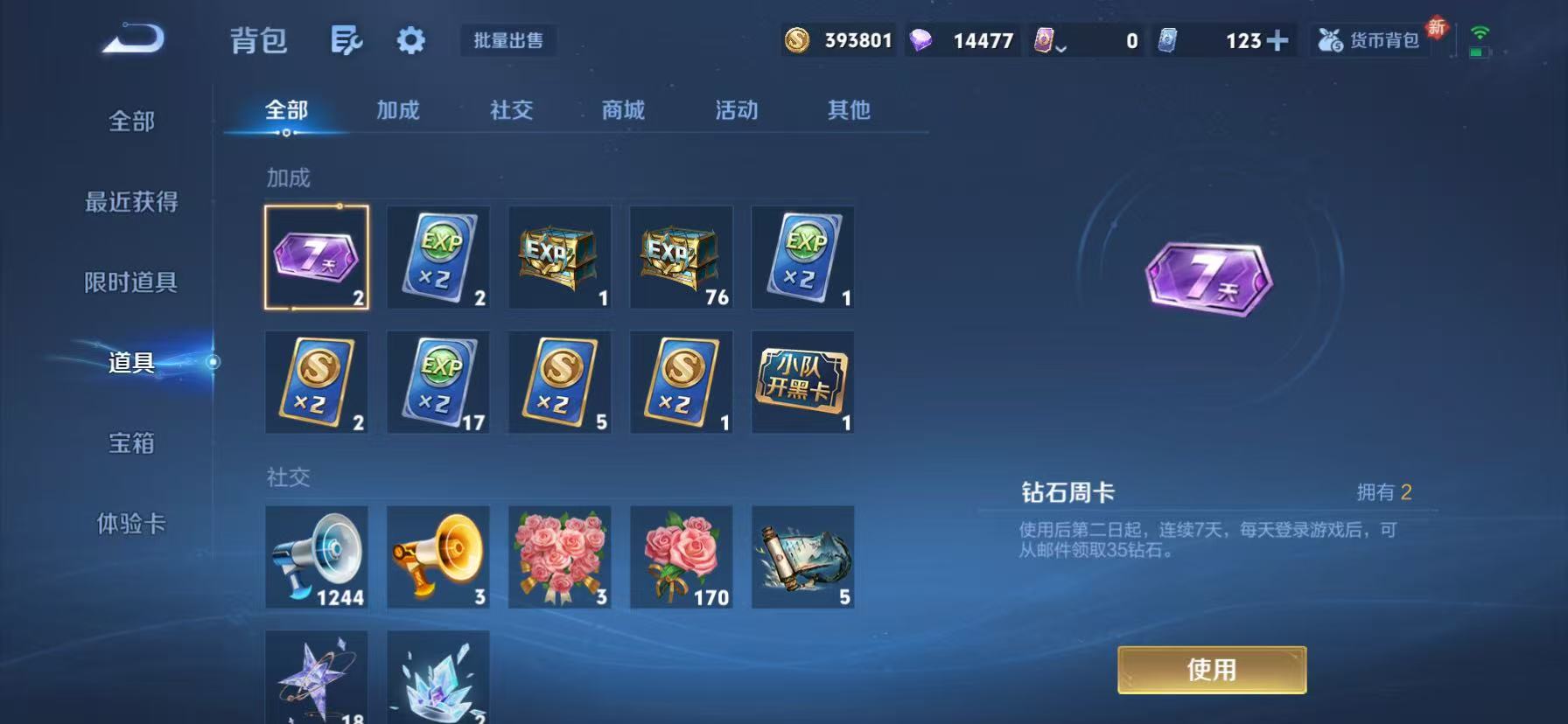Select the gold coin x2 card with 17
The width and height of the screenshot is (1568, 724).
[x=438, y=382]
